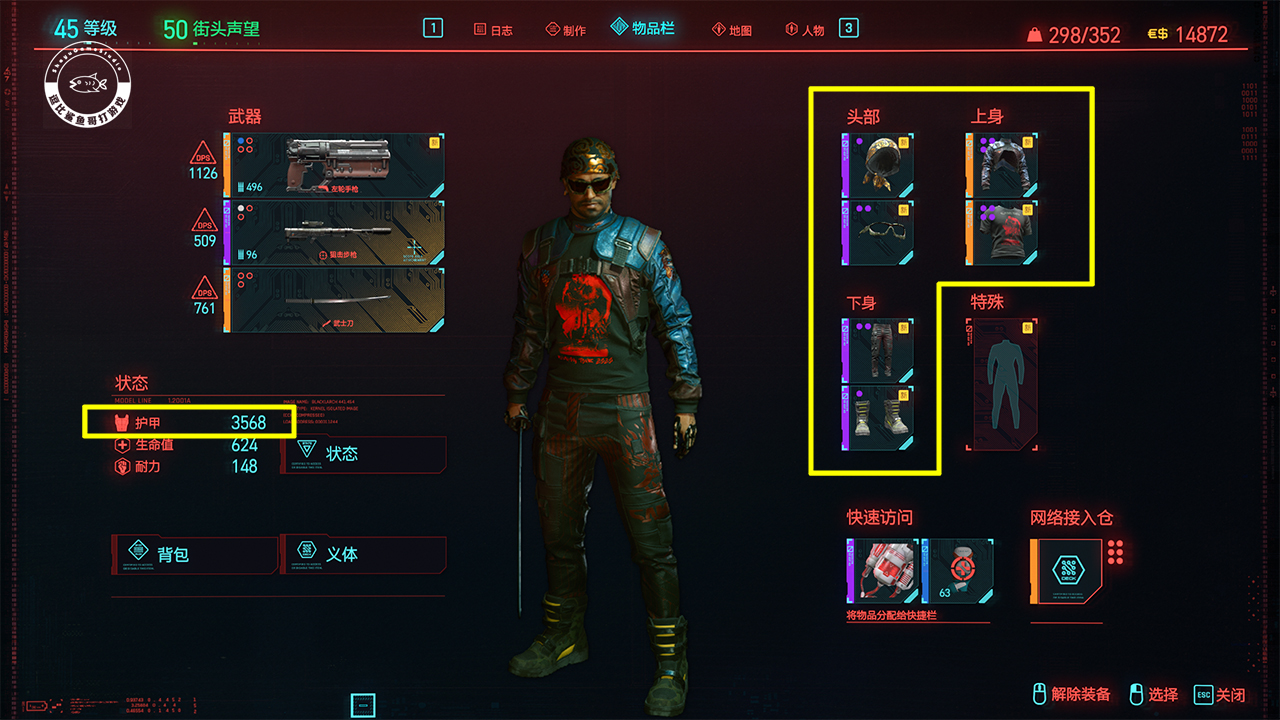
Task: Go to the 人物 character tab
Action: 805,30
